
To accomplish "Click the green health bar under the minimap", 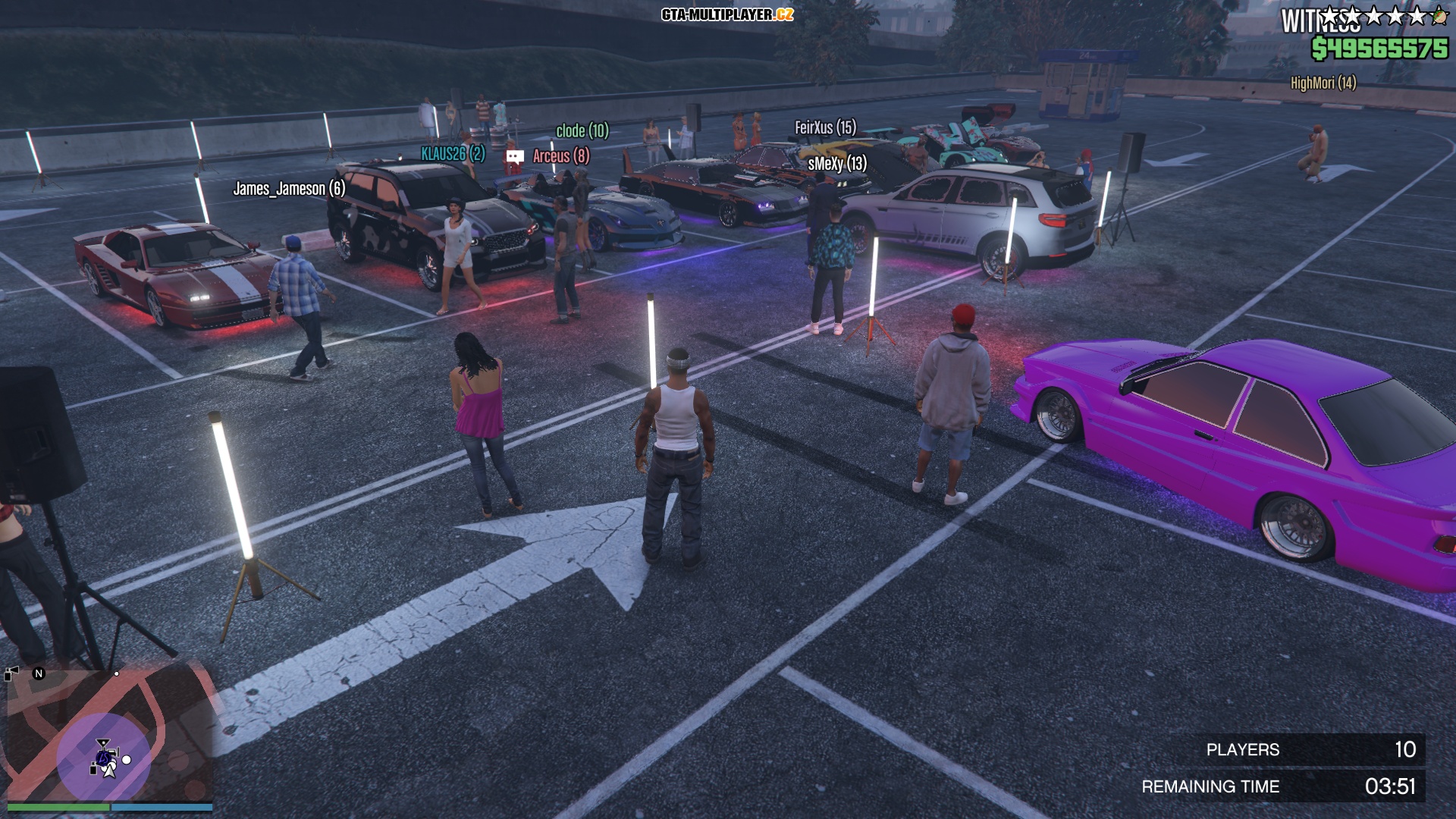I will (58, 807).
